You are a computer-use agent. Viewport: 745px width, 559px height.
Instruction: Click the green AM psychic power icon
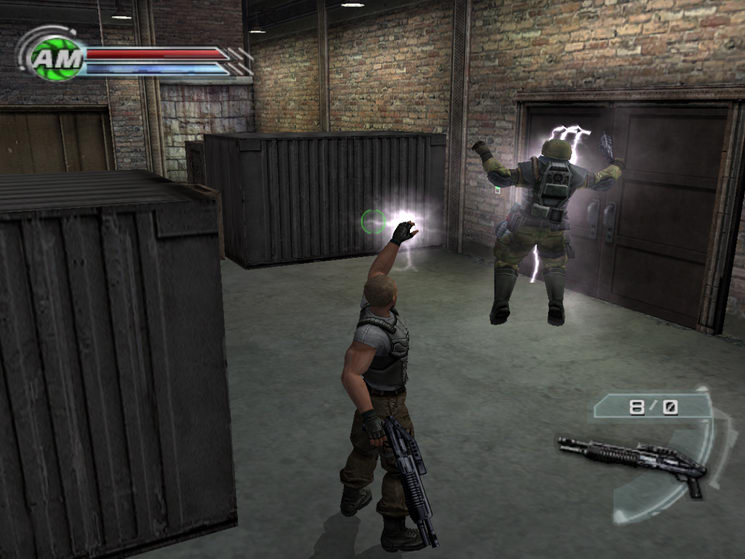(48, 61)
